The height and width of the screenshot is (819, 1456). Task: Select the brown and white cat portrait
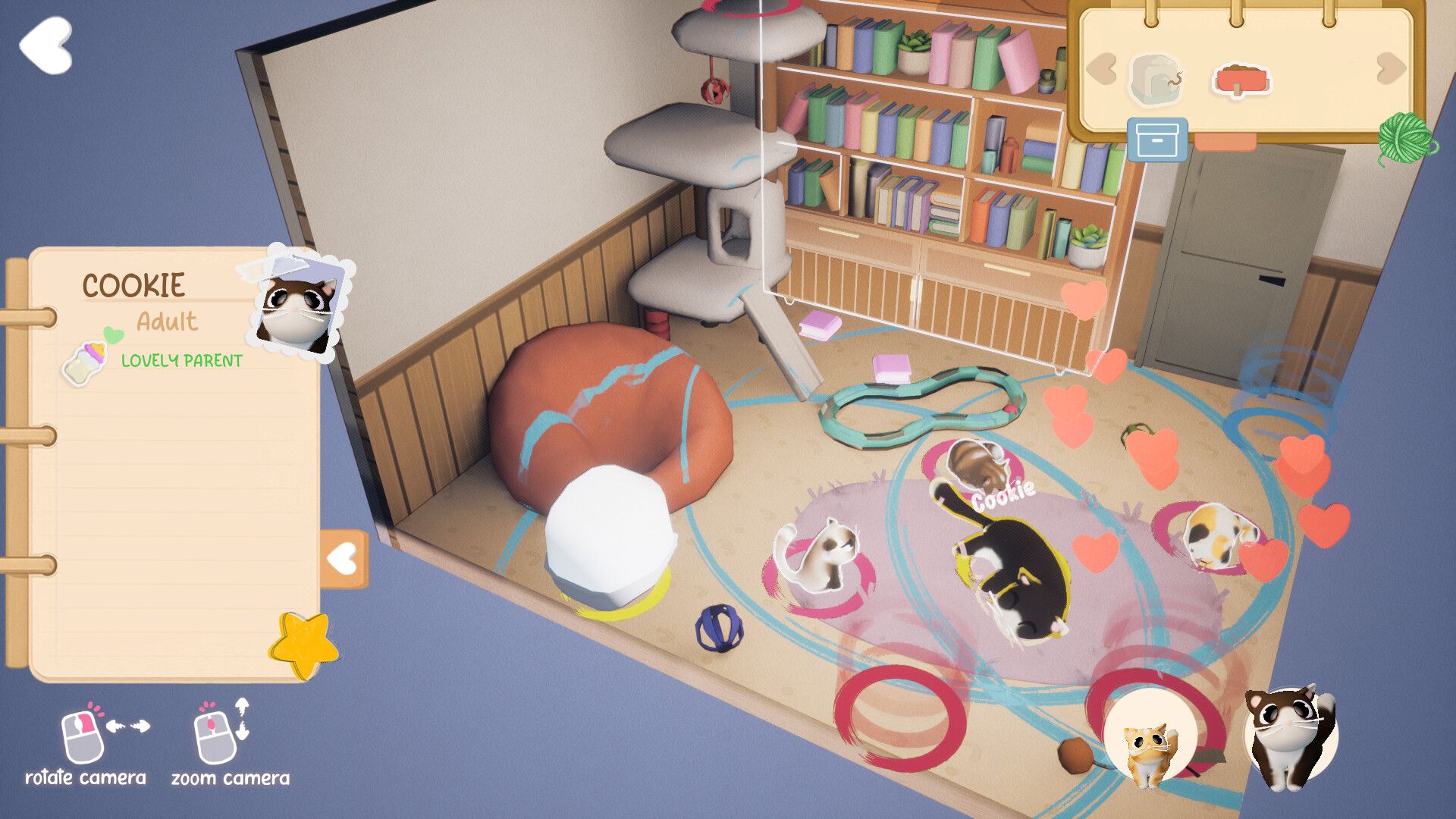1290,736
